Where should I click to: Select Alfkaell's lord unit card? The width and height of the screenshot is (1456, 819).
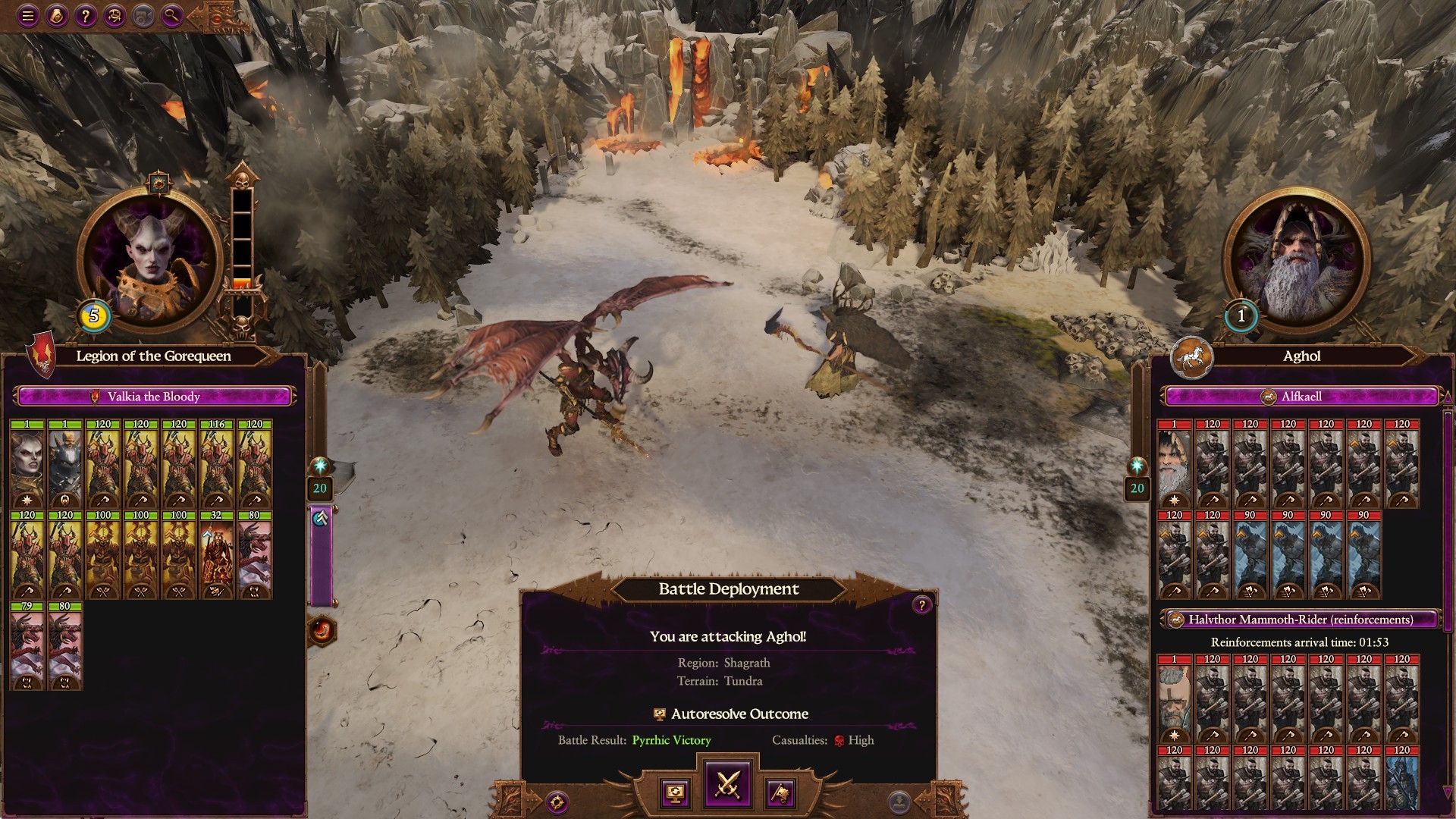pos(1174,463)
